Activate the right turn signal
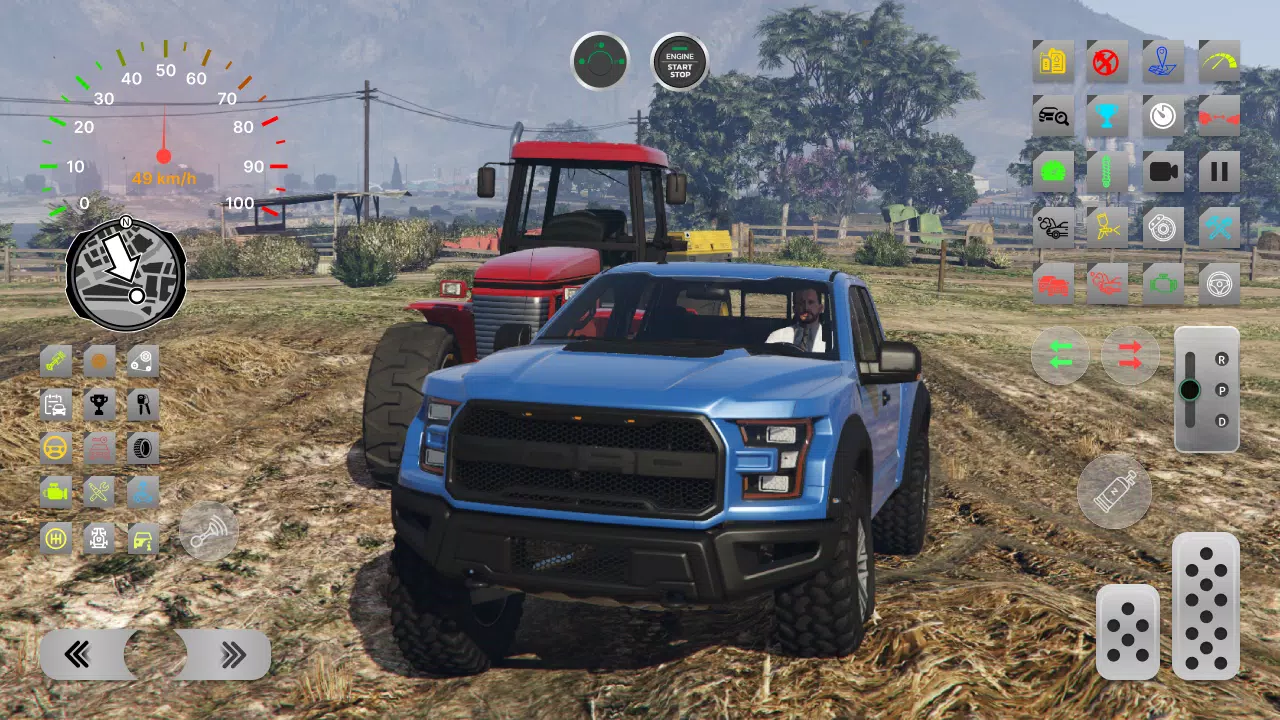This screenshot has width=1280, height=720. pyautogui.click(x=1130, y=355)
